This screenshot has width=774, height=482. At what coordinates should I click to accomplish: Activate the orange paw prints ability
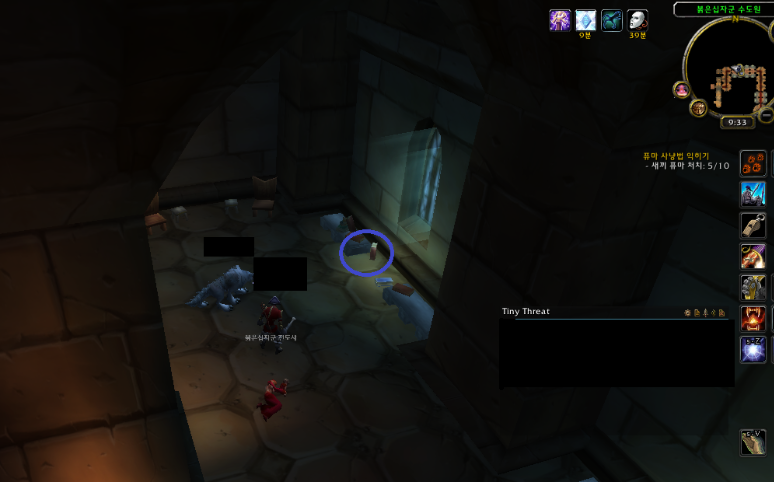(753, 163)
